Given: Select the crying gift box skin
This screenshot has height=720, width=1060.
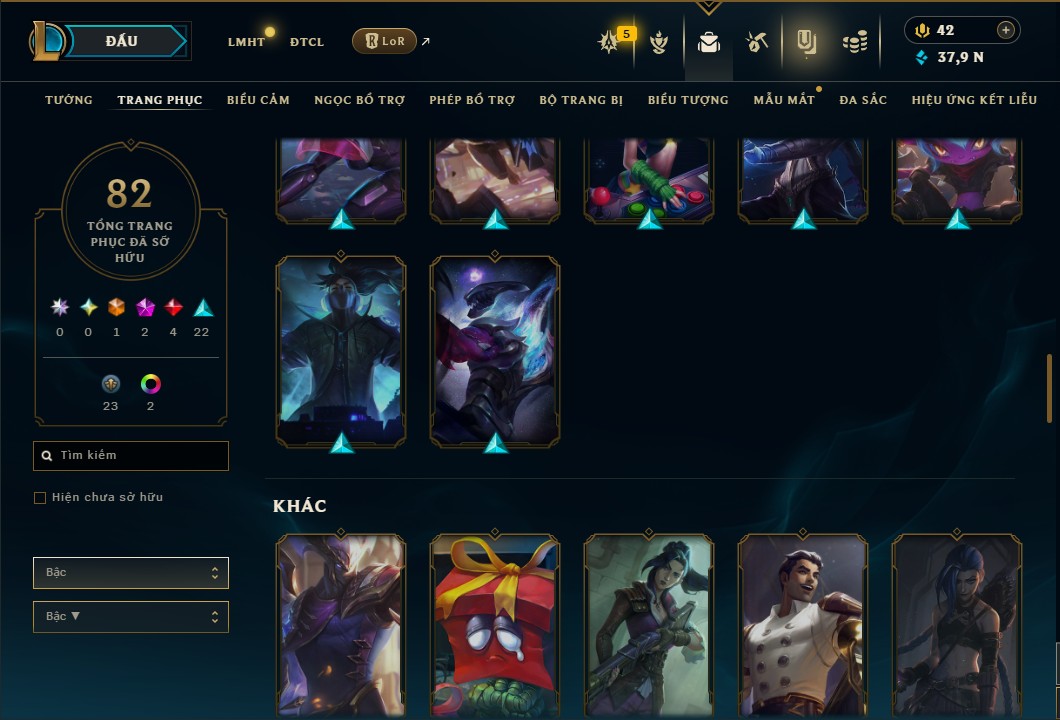Looking at the screenshot, I should coord(495,625).
